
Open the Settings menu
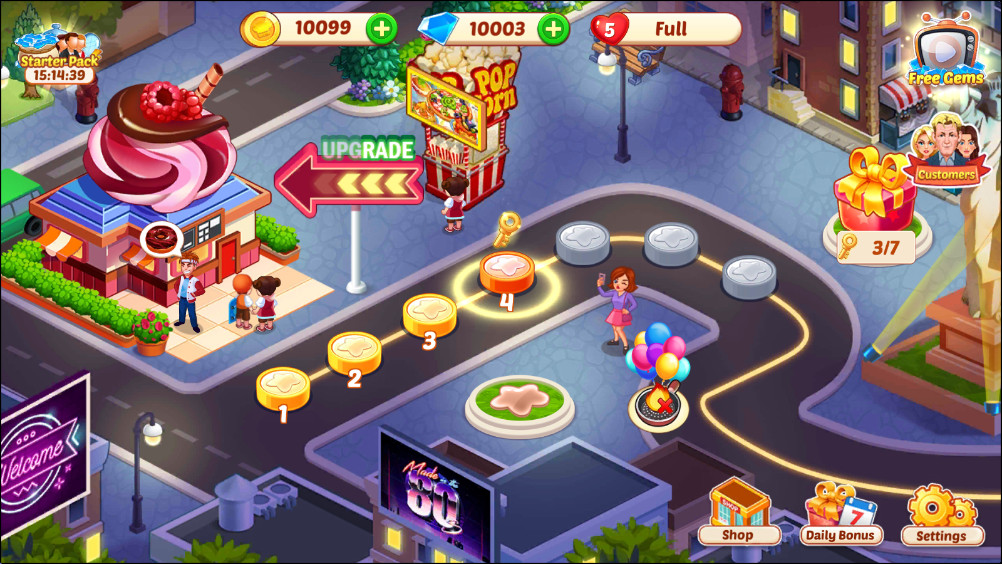941,513
